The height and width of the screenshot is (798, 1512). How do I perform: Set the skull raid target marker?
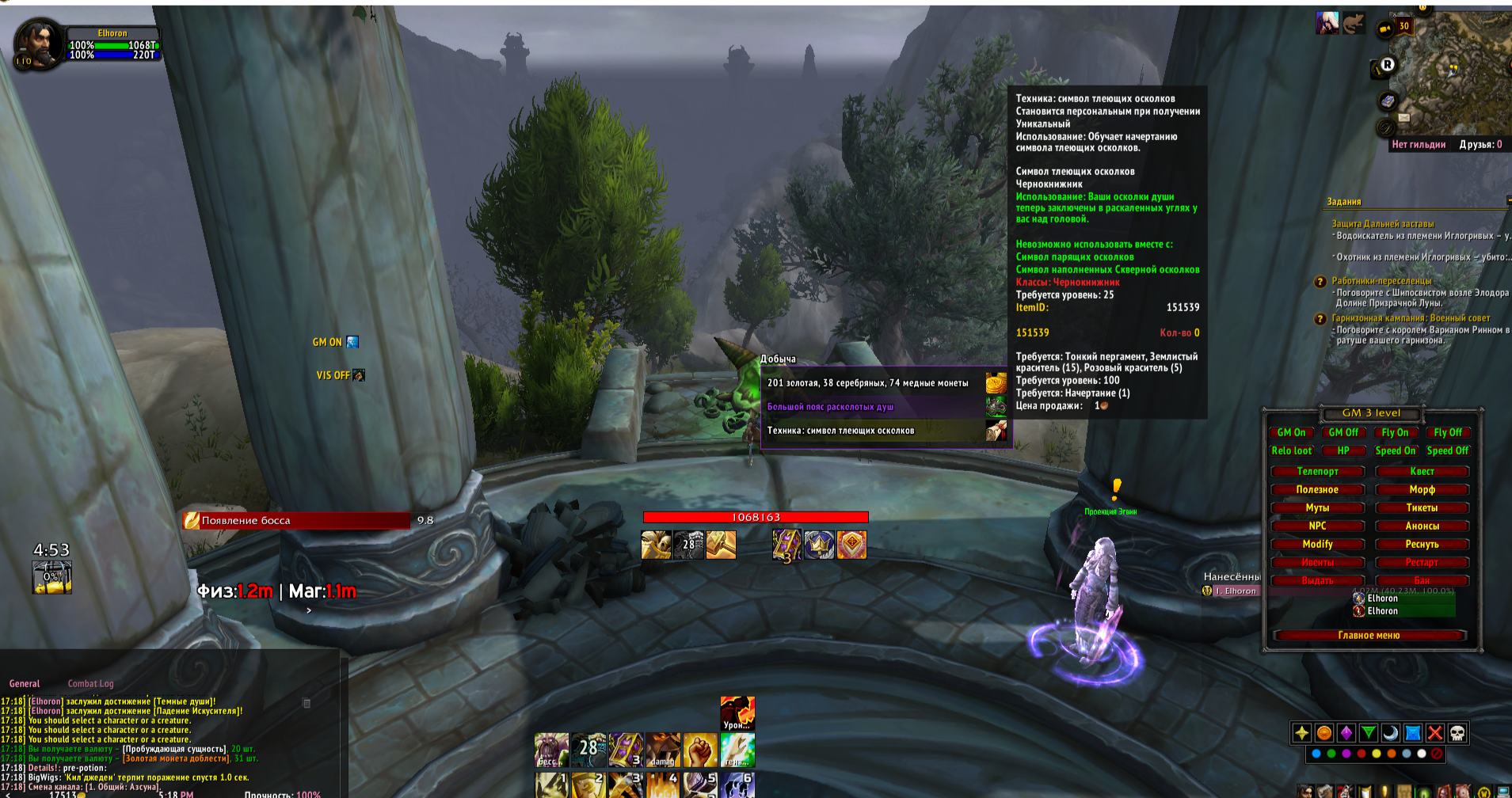pyautogui.click(x=1457, y=733)
